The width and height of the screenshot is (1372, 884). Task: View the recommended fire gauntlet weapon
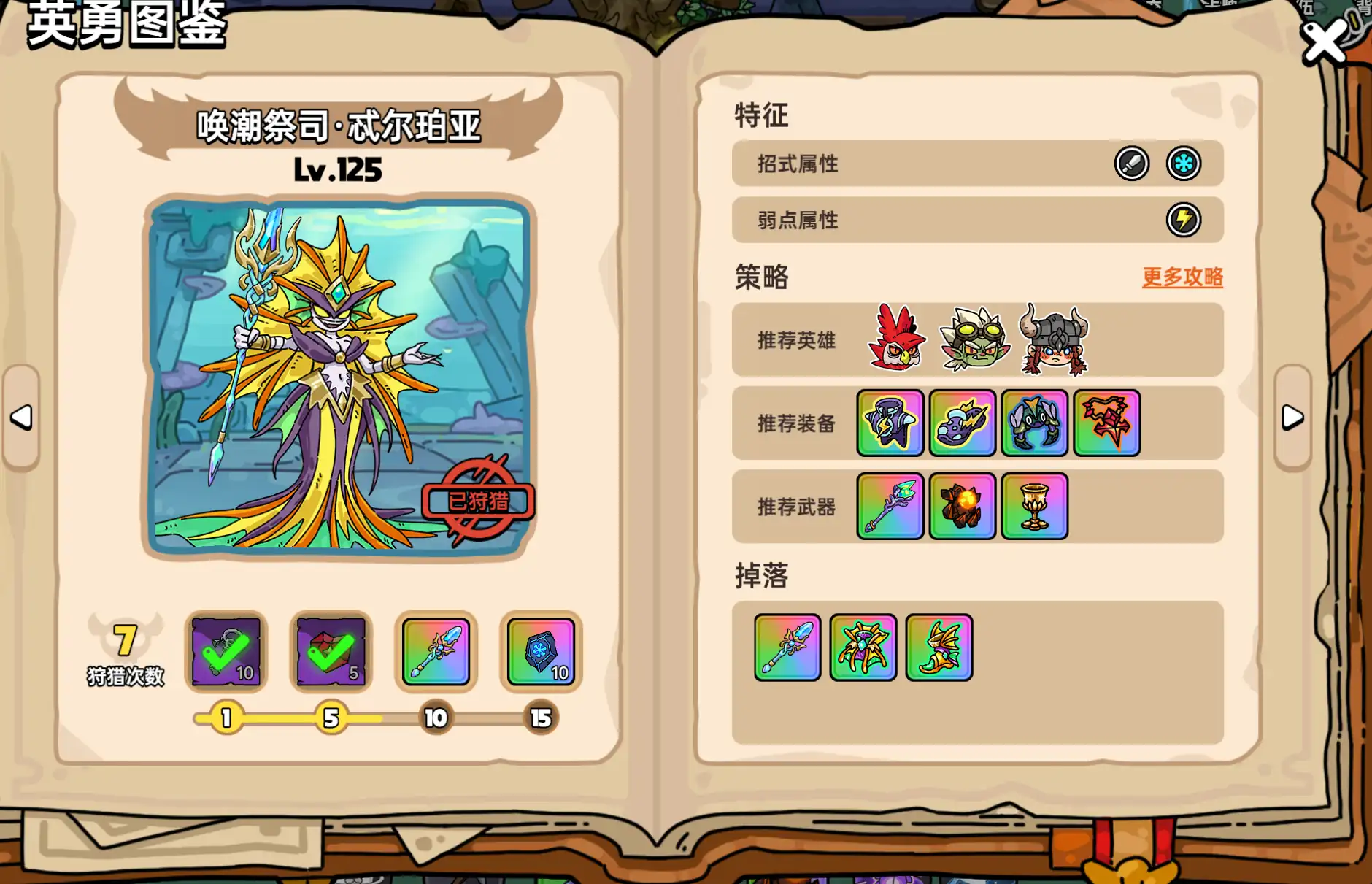(x=962, y=507)
